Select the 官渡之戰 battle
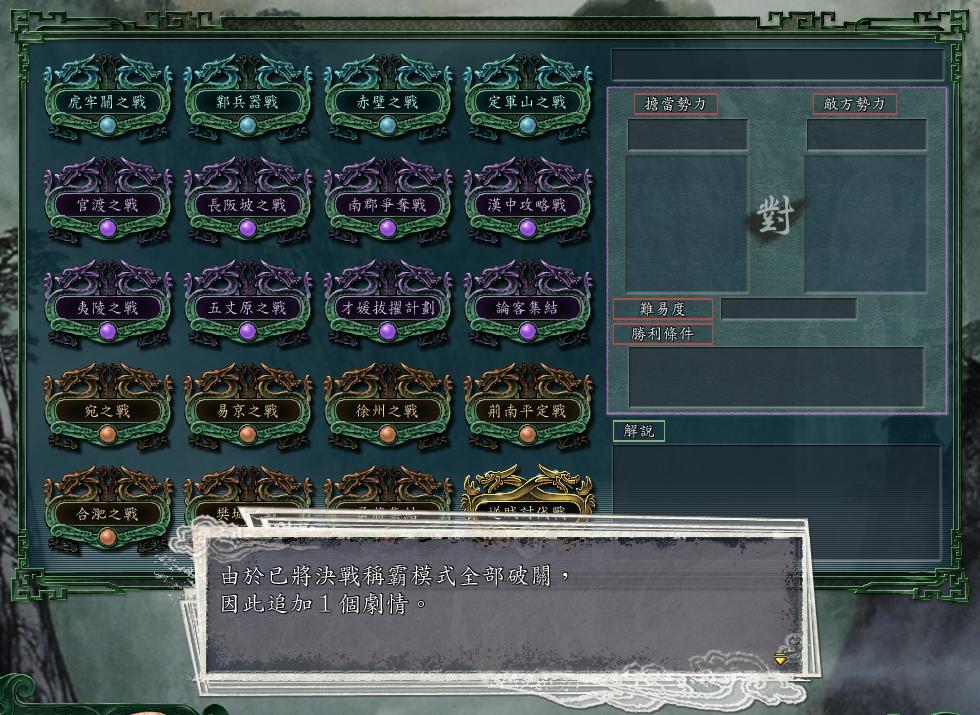Screen dimensions: 980x715 pos(108,205)
